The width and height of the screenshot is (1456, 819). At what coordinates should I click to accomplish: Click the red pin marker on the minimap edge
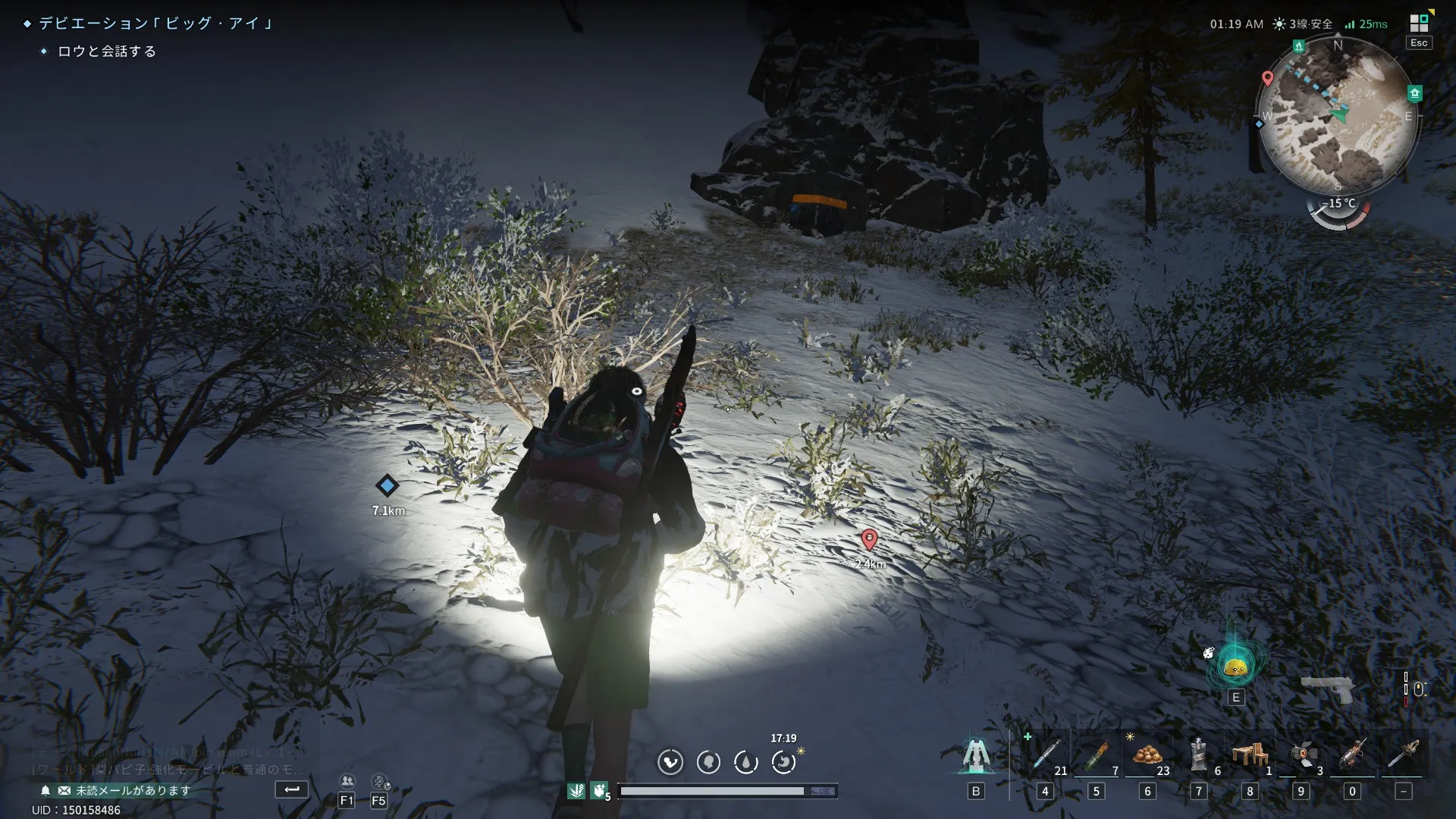point(1267,78)
